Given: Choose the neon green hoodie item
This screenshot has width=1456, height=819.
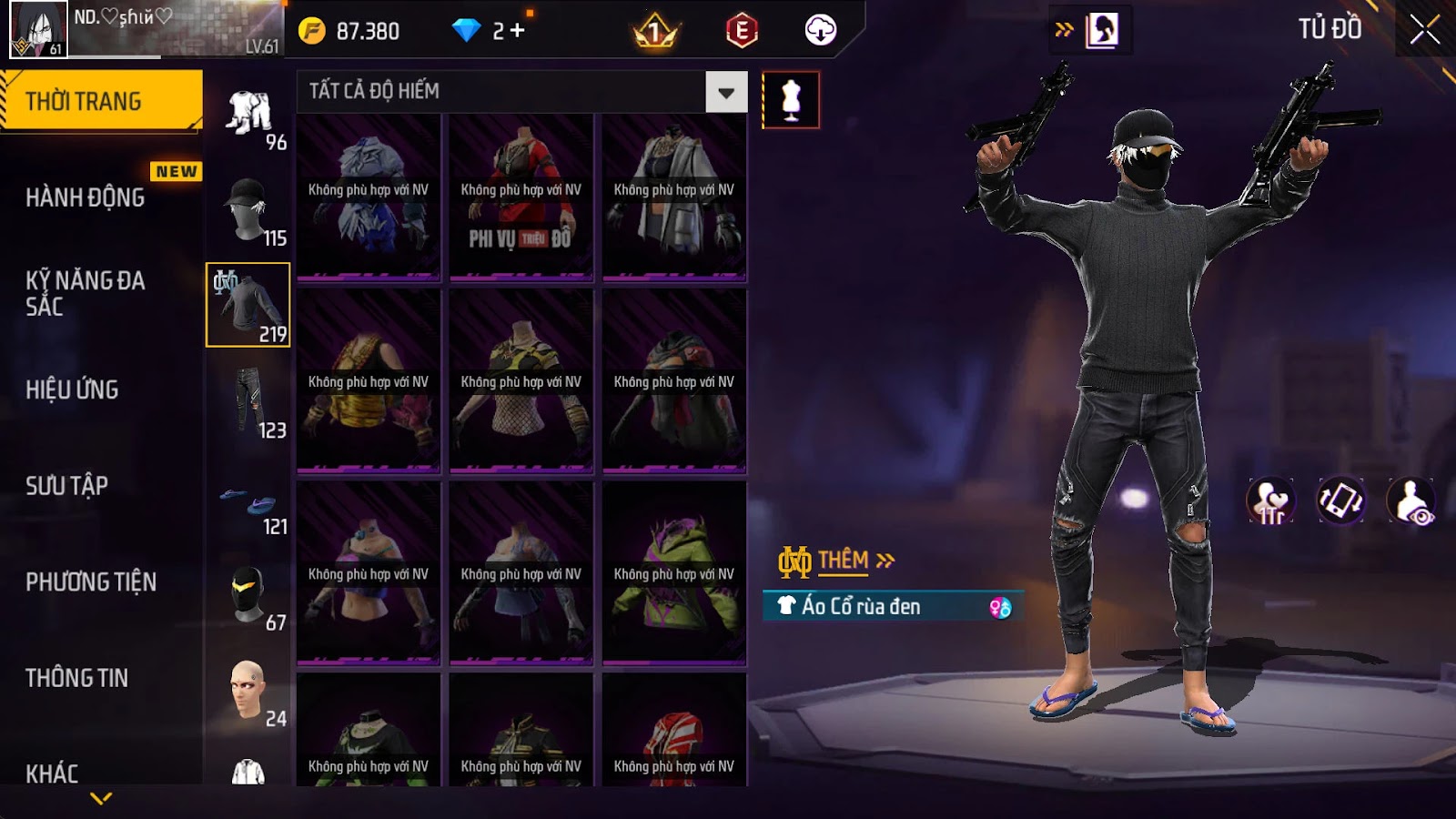Looking at the screenshot, I should click(x=673, y=573).
